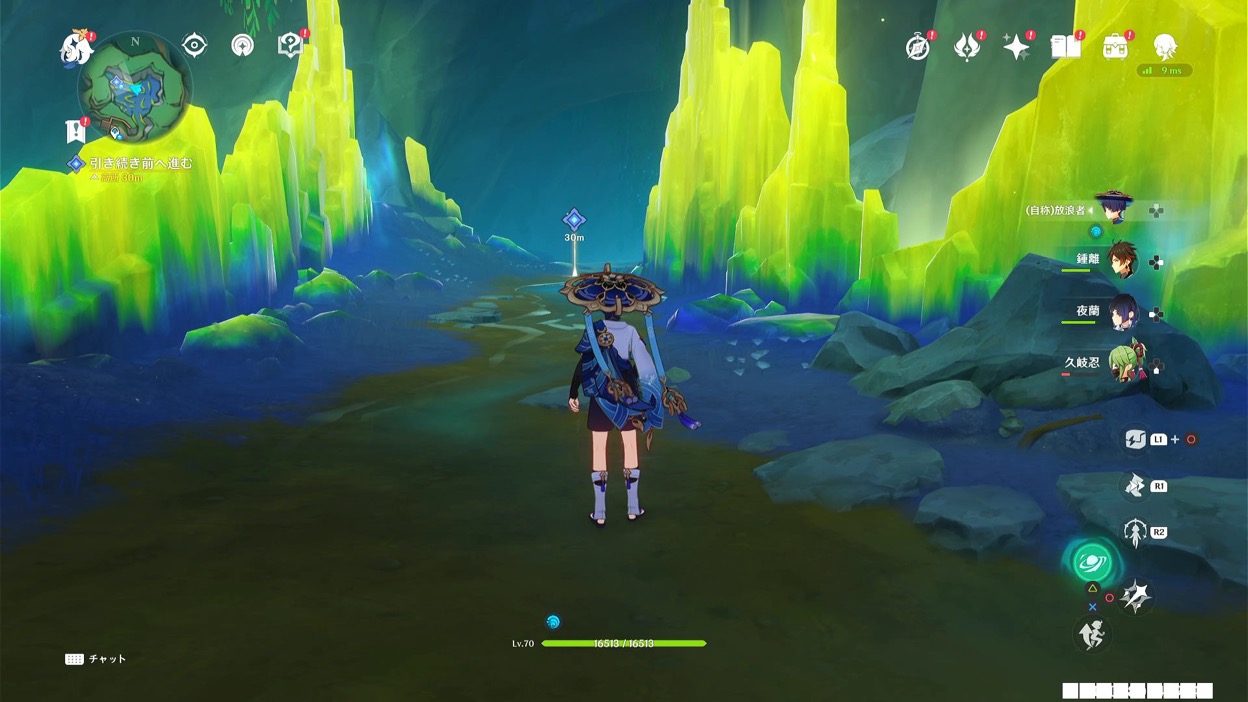Image resolution: width=1248 pixels, height=702 pixels.
Task: Click the circular star beacon icon
Action: point(242,45)
